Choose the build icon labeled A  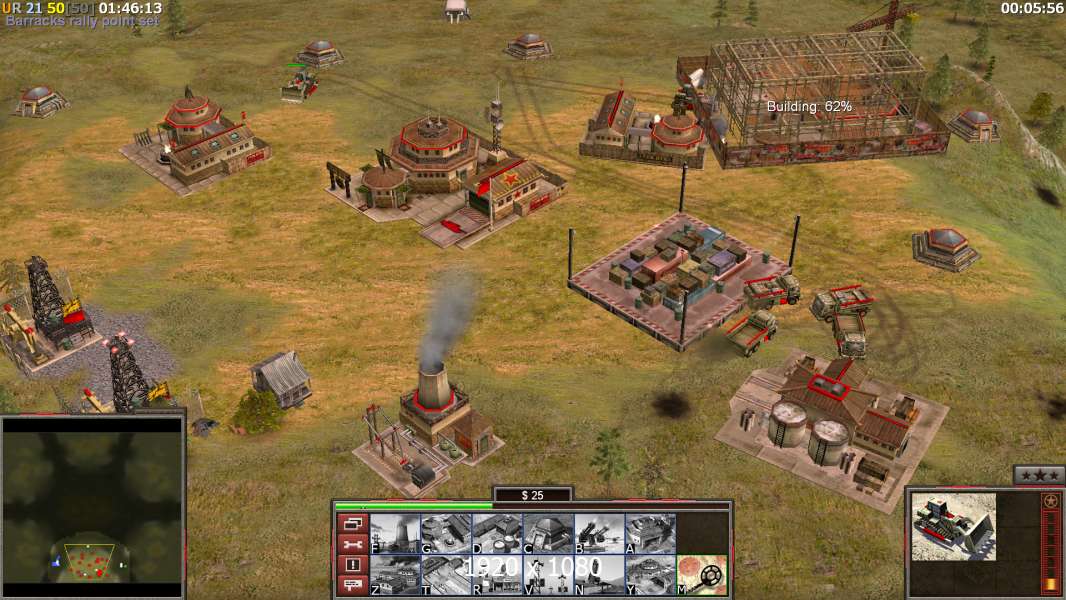point(650,534)
